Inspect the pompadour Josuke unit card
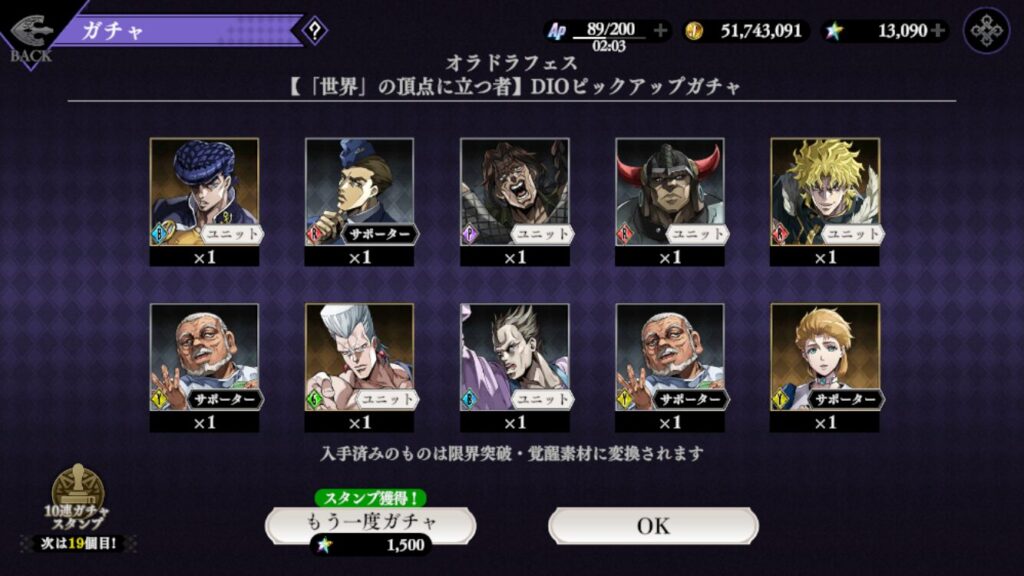Screen dimensions: 1024x576 pyautogui.click(x=204, y=192)
